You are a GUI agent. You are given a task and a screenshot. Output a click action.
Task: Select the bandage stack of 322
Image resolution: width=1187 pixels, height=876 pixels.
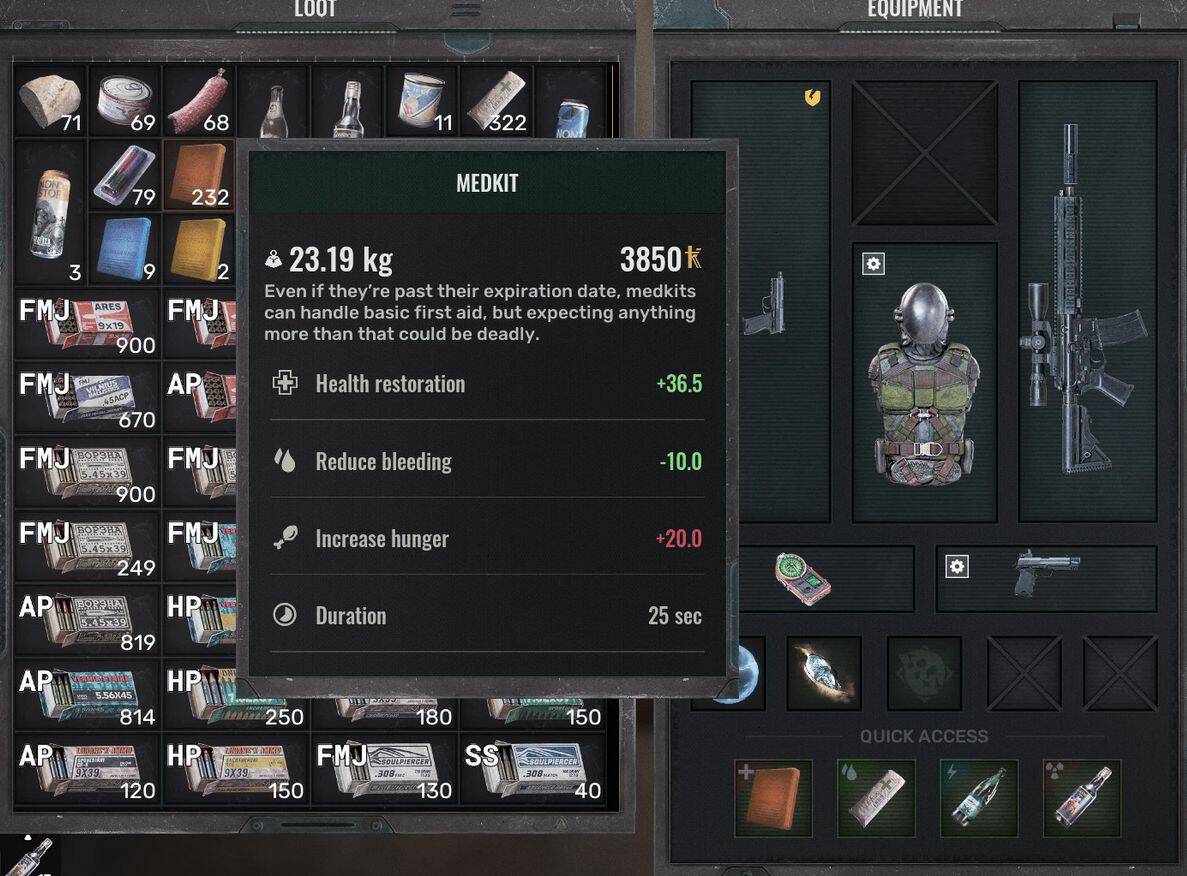point(496,101)
